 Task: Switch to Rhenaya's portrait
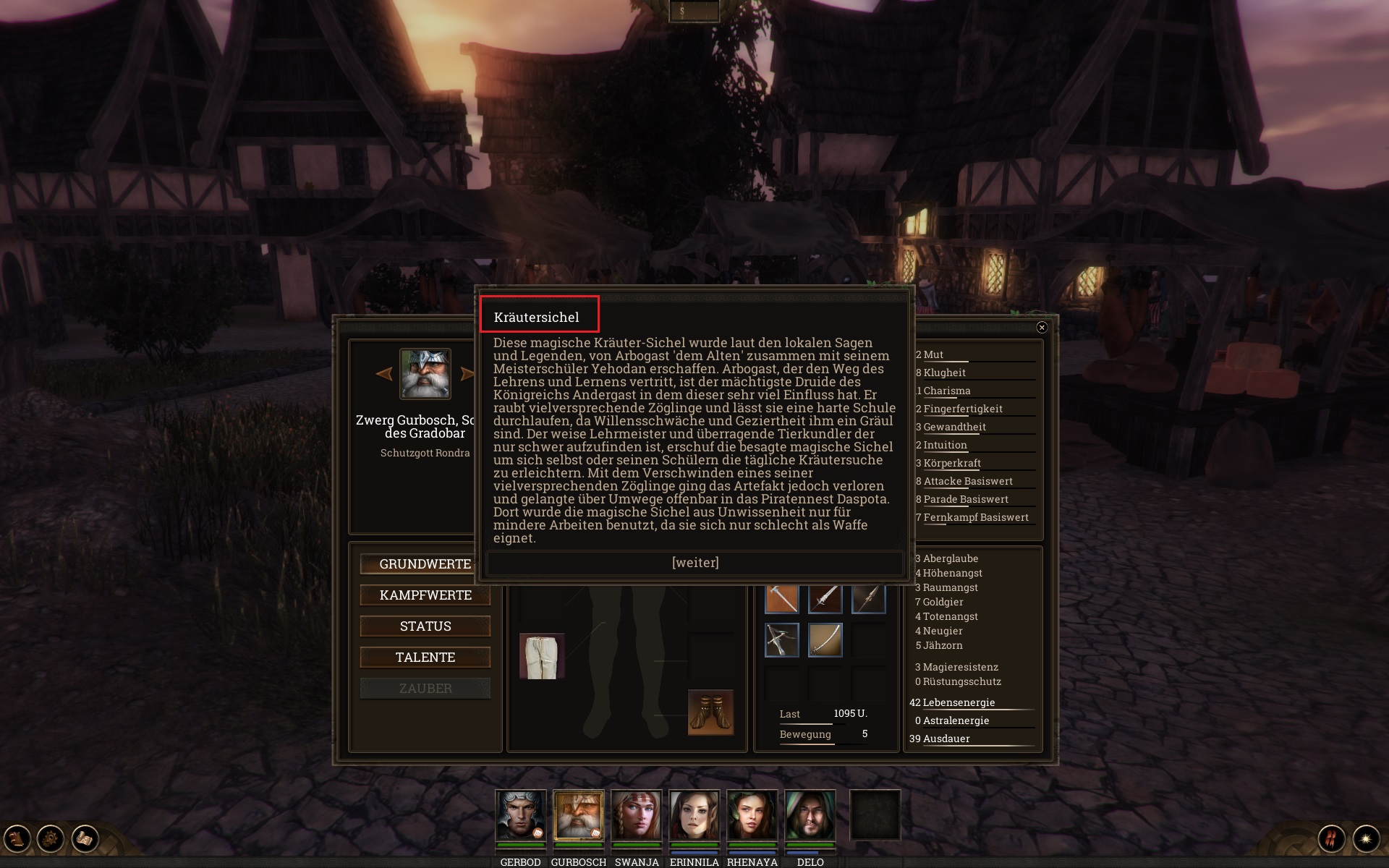coord(752,815)
